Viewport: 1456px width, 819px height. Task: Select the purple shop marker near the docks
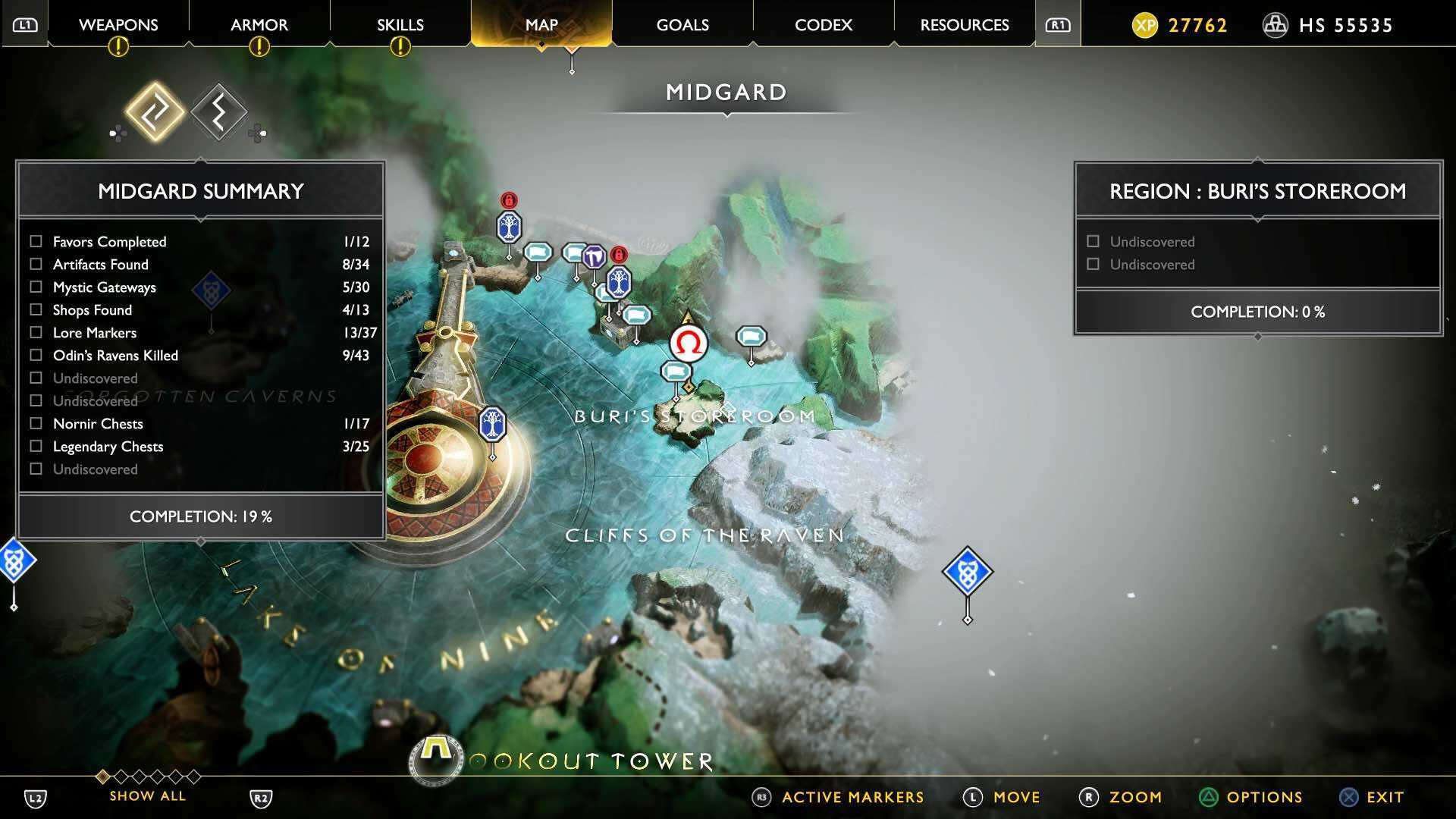click(x=594, y=257)
